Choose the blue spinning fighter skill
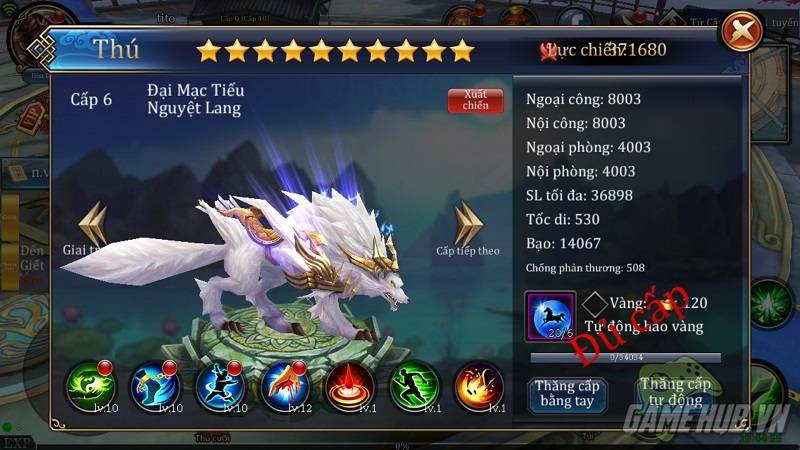This screenshot has width=800, height=450. tap(220, 387)
